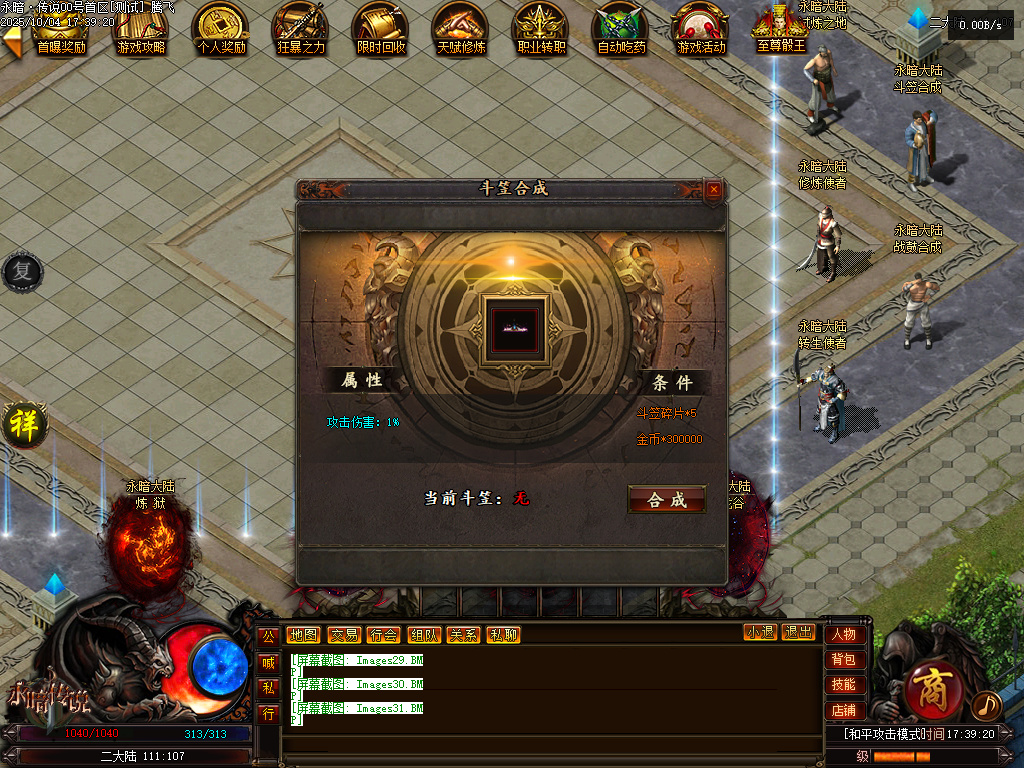
Task: Open 个人奖励 personal rewards
Action: pos(221,29)
